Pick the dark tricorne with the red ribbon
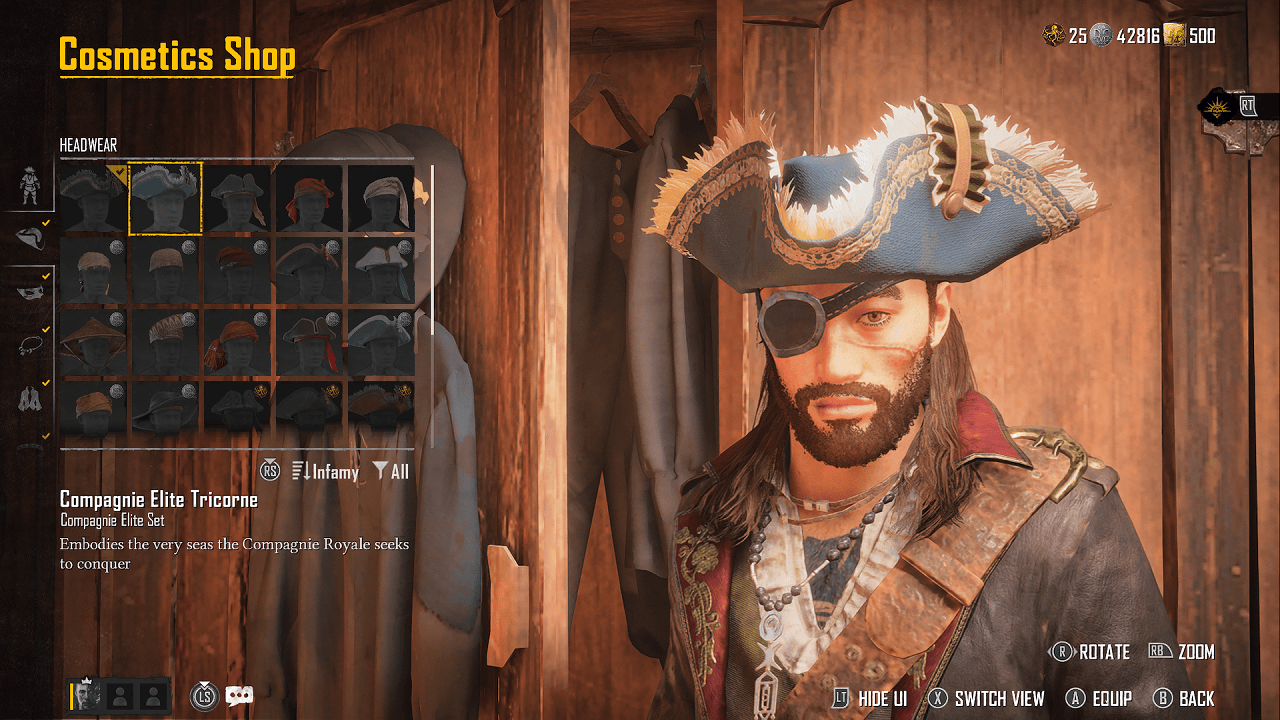Image resolution: width=1280 pixels, height=720 pixels. 310,342
